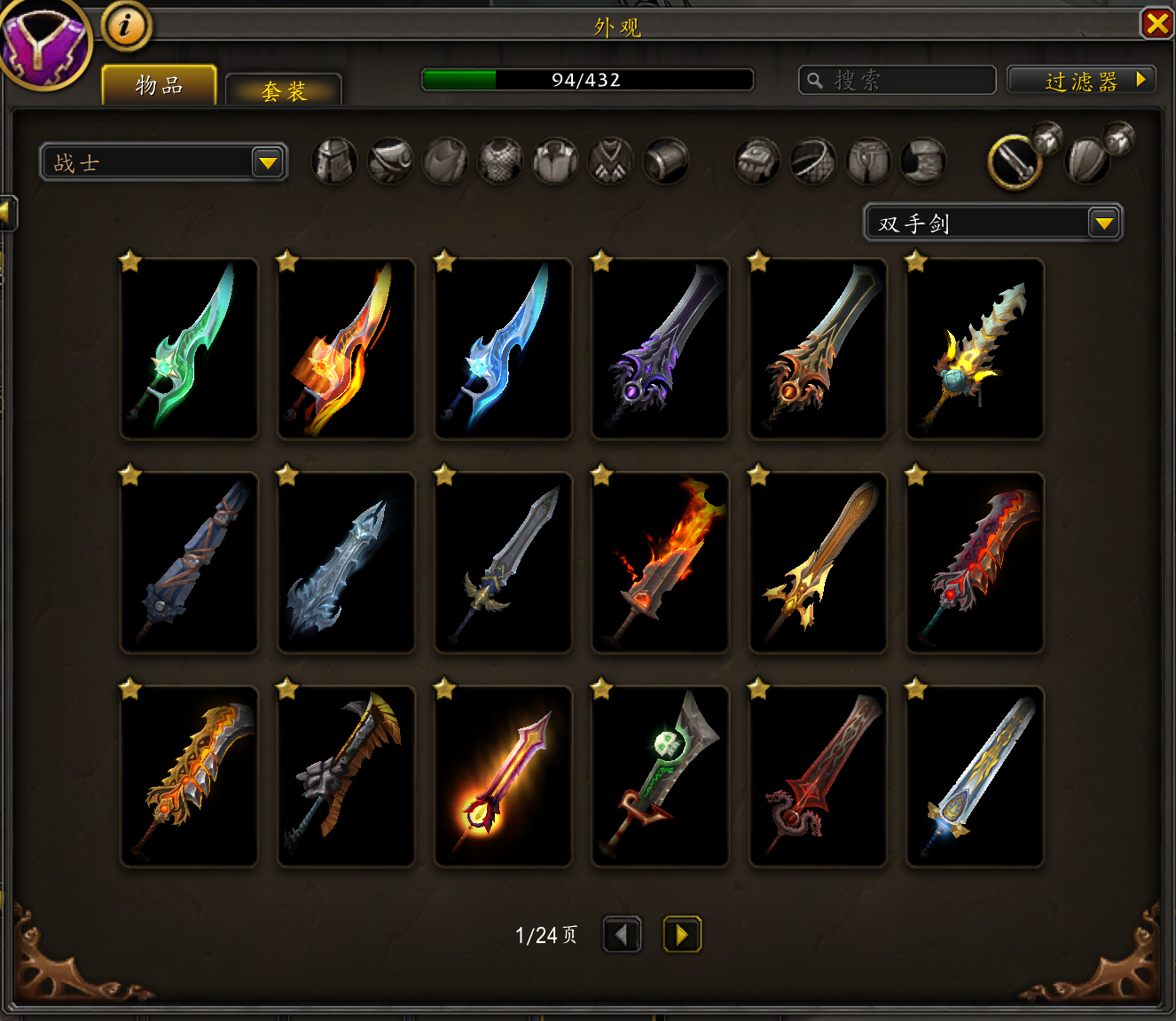Choose the burning fire greatsword appearance
The image size is (1176, 1021).
(x=660, y=562)
